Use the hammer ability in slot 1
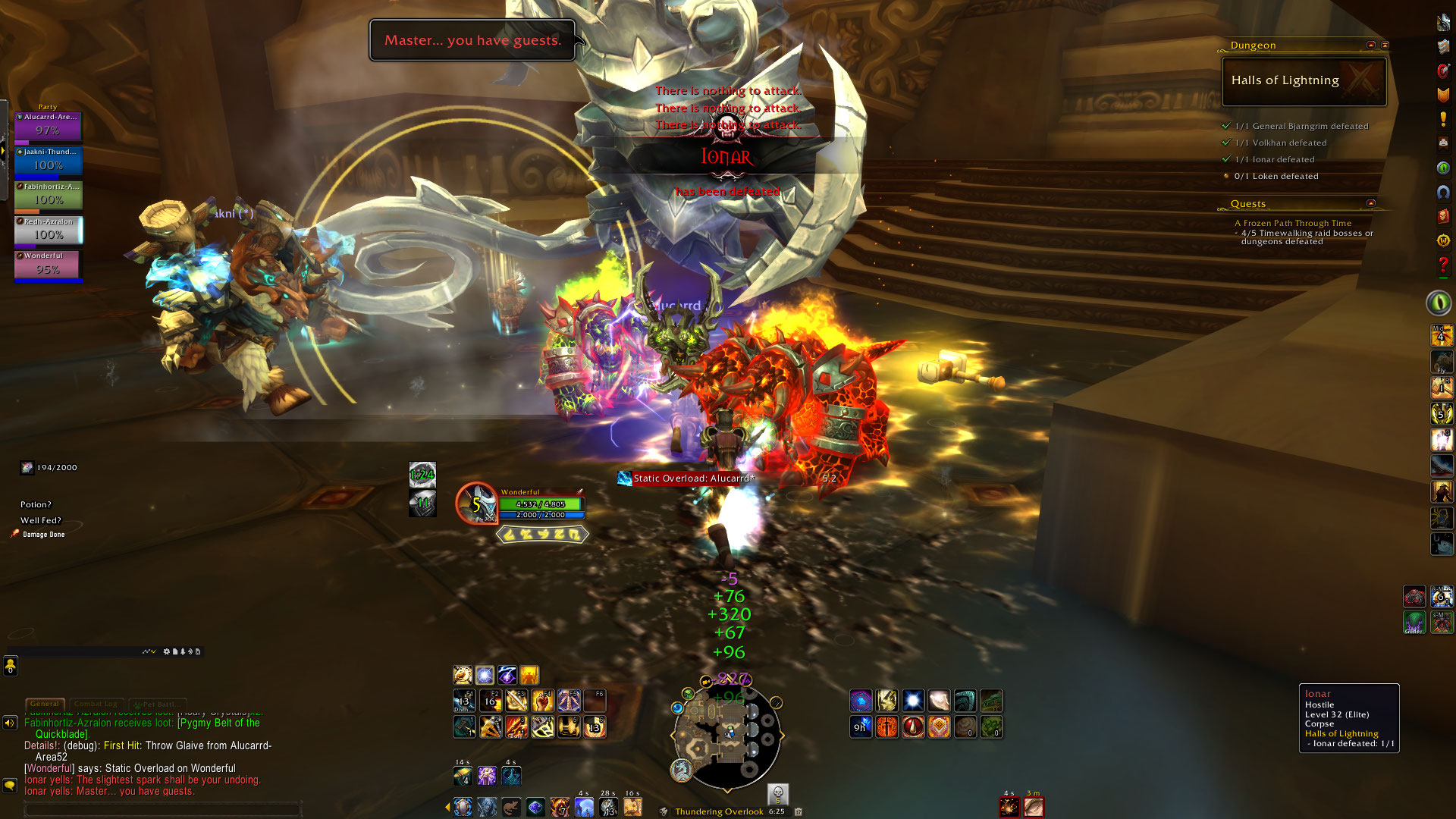Viewport: 1456px width, 819px height. coord(465,726)
